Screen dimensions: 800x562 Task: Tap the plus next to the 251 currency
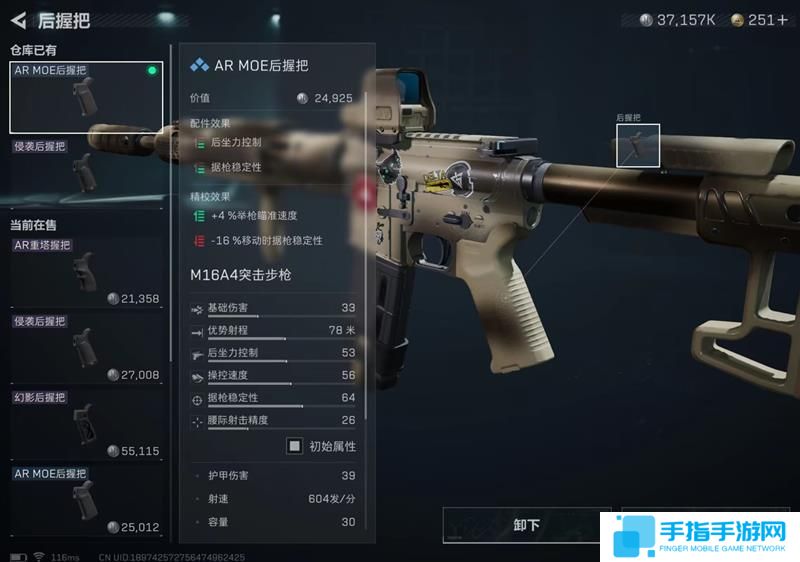pos(782,20)
